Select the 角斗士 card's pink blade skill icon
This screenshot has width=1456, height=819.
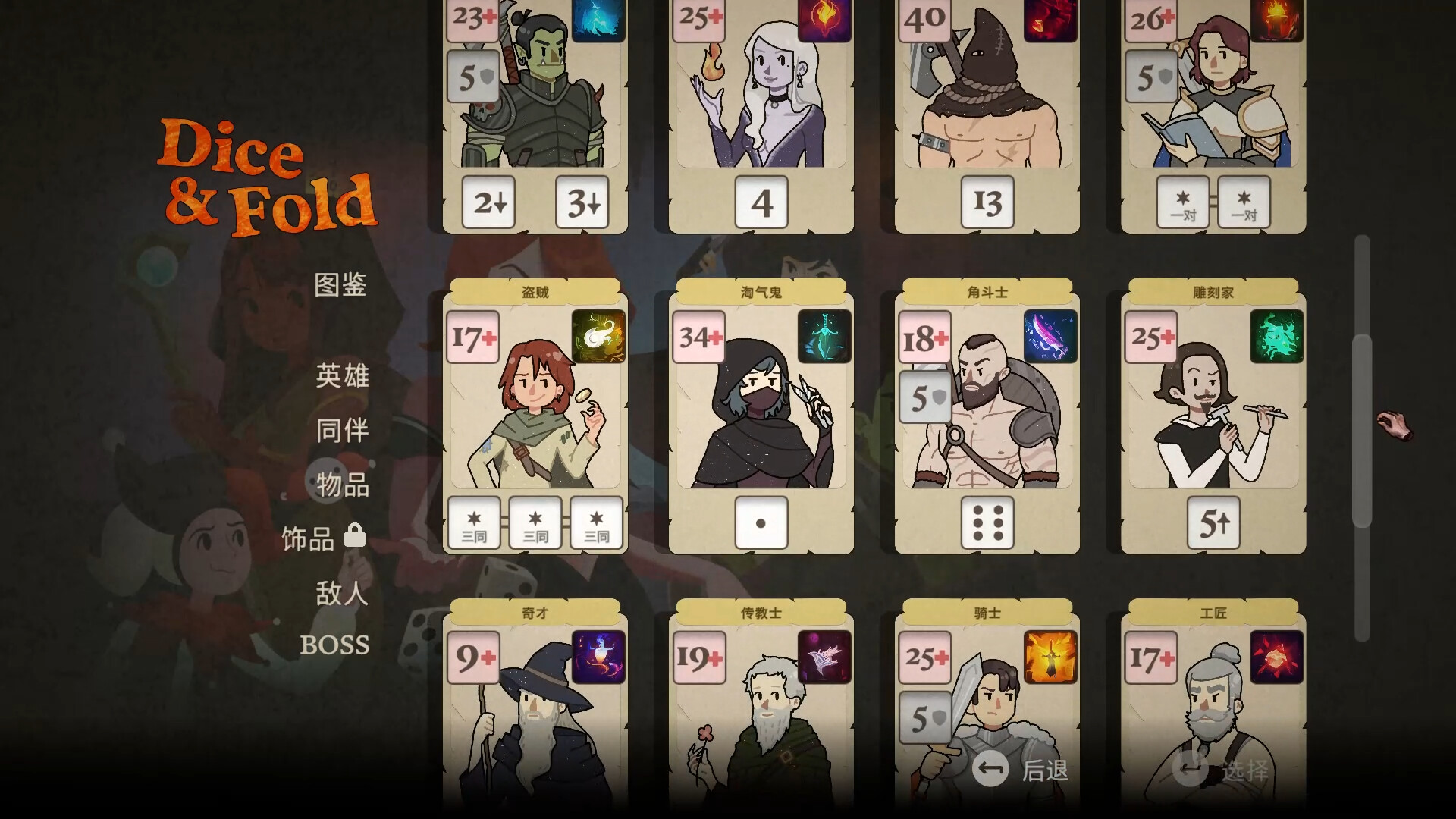pos(1049,337)
